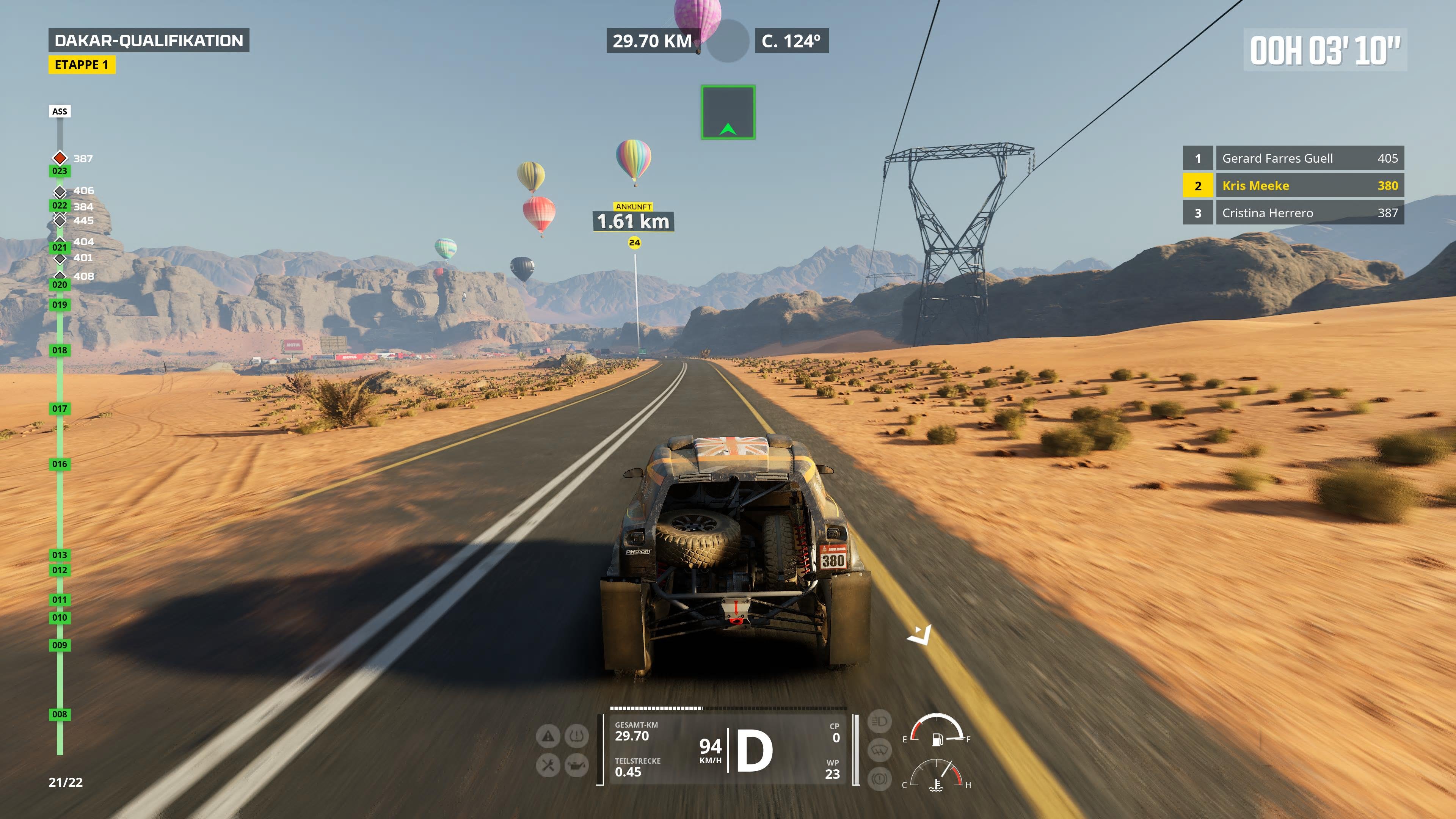Select the windshield wiper icon

click(880, 750)
